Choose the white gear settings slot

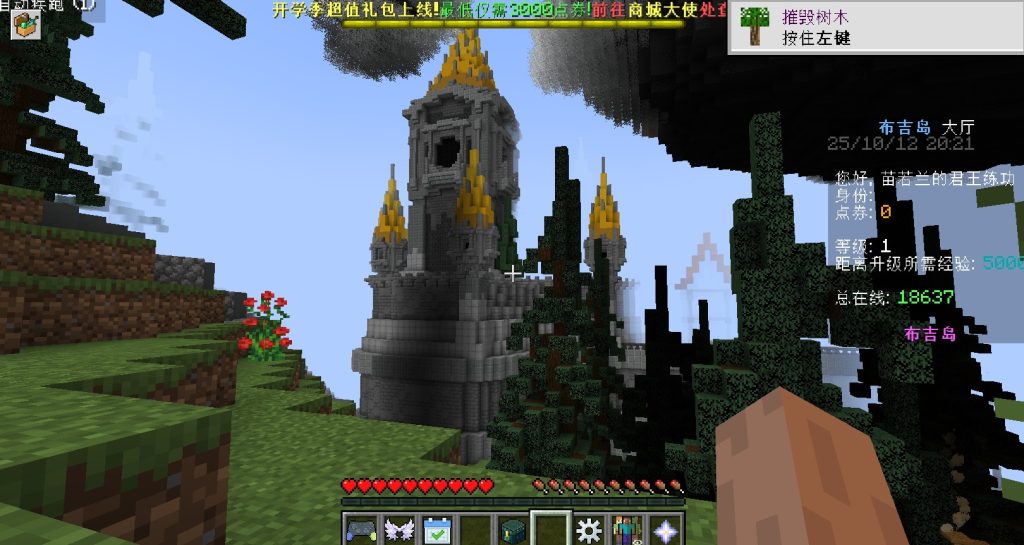590,529
